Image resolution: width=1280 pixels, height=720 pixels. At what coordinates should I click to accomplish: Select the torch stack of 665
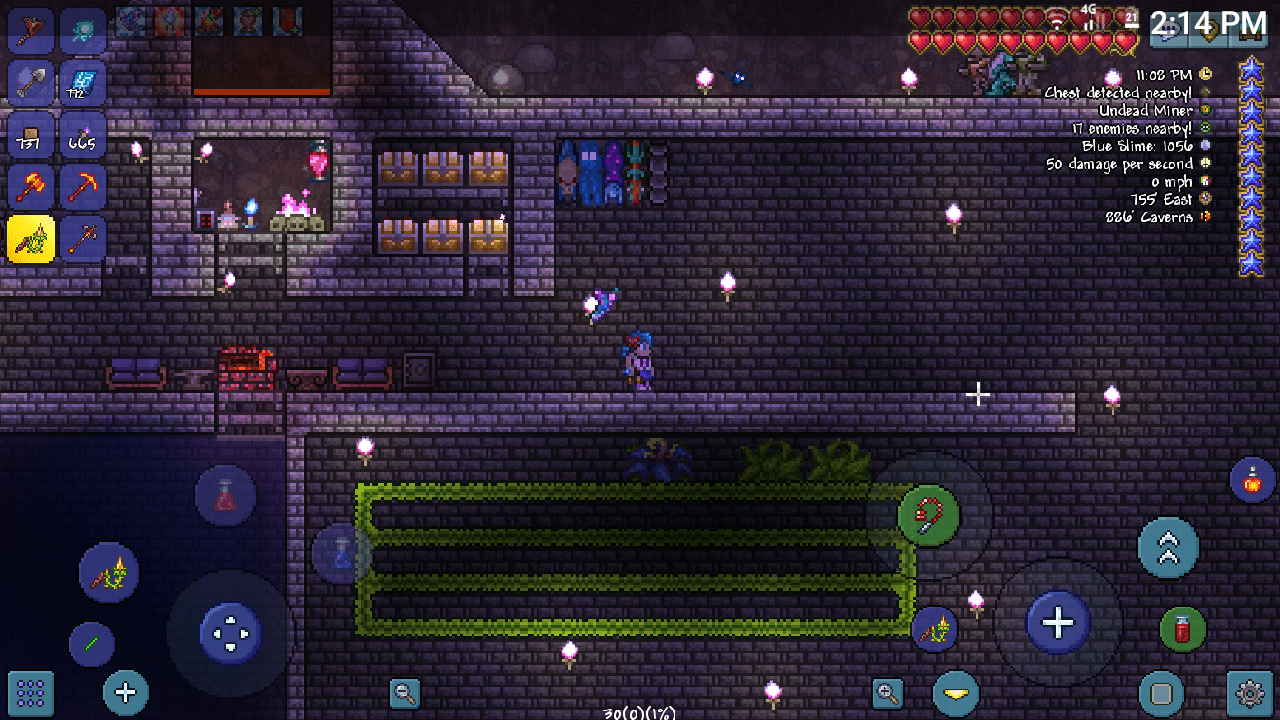pos(83,135)
